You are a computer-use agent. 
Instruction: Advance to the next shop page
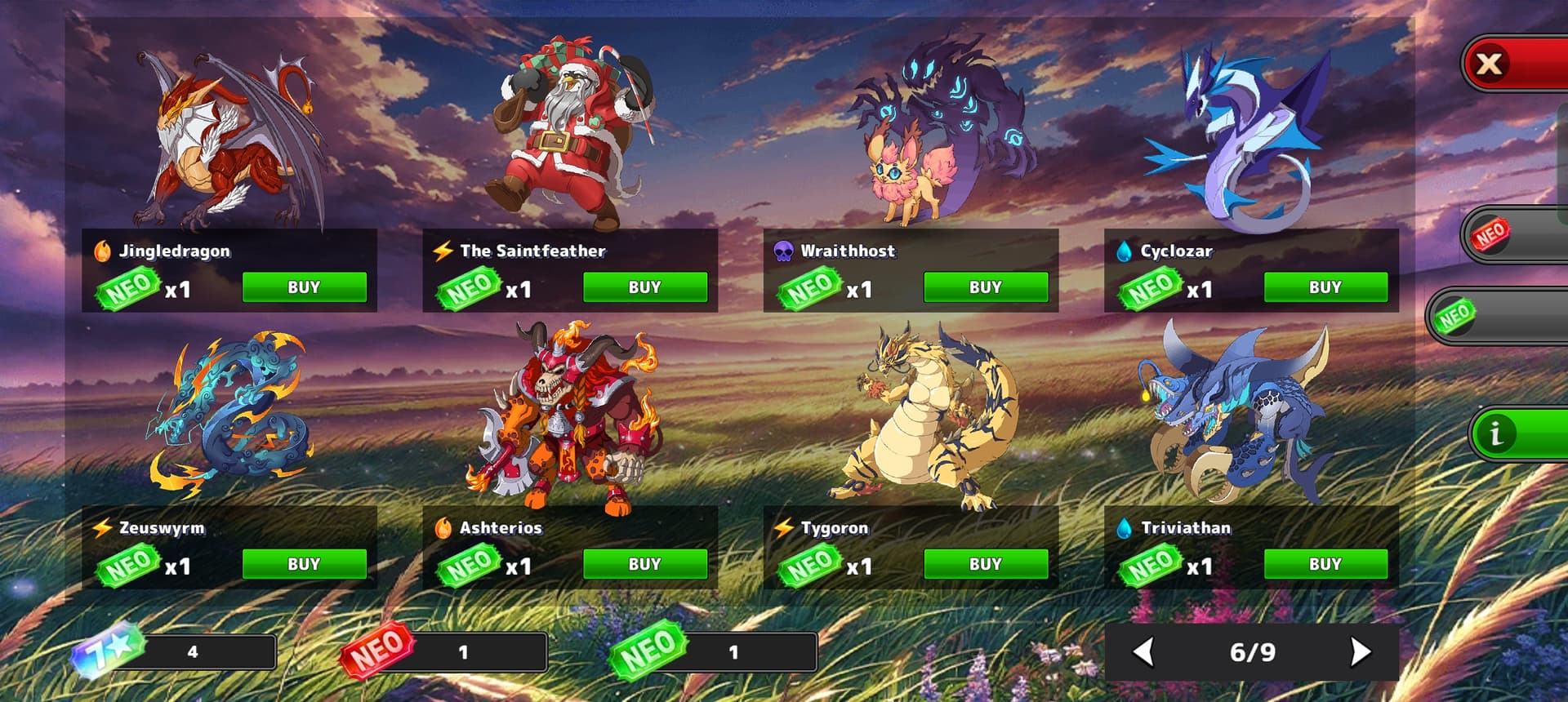click(1360, 651)
